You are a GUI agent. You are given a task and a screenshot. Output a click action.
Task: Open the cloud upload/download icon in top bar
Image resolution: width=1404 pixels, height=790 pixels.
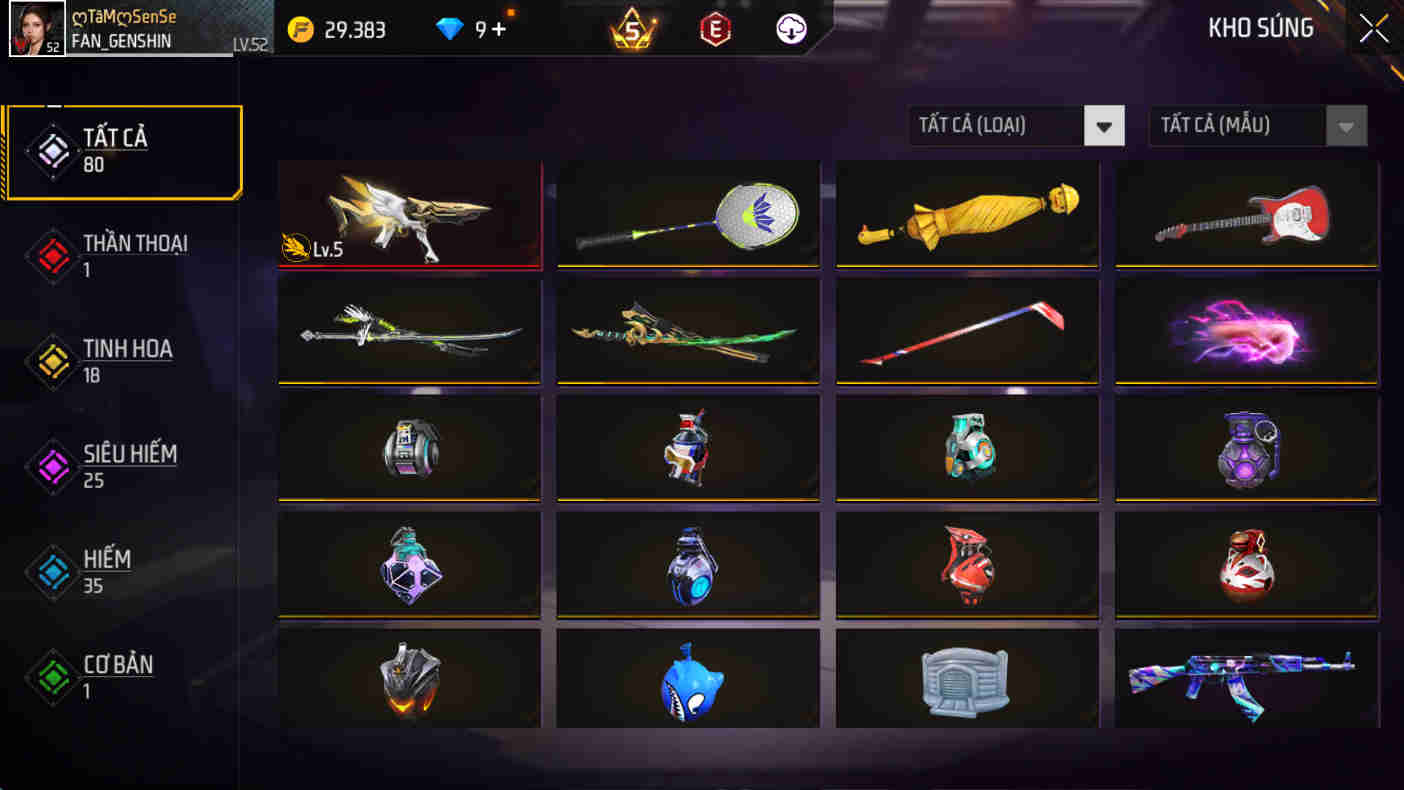[x=789, y=29]
